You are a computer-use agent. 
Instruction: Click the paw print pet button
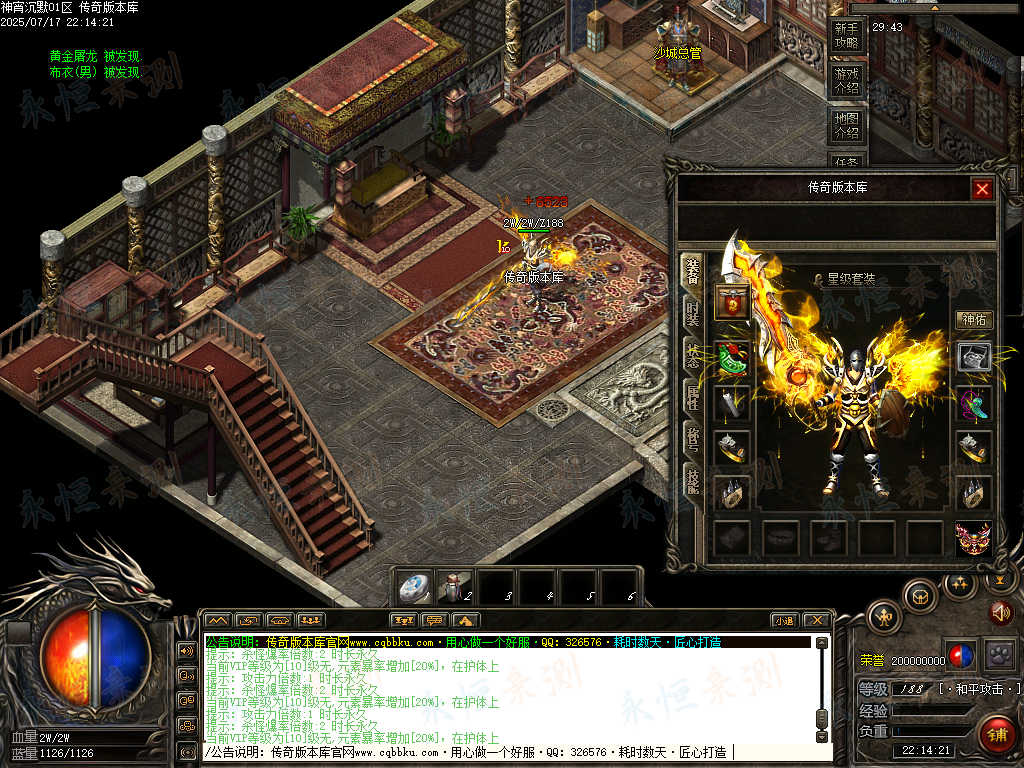(x=998, y=654)
